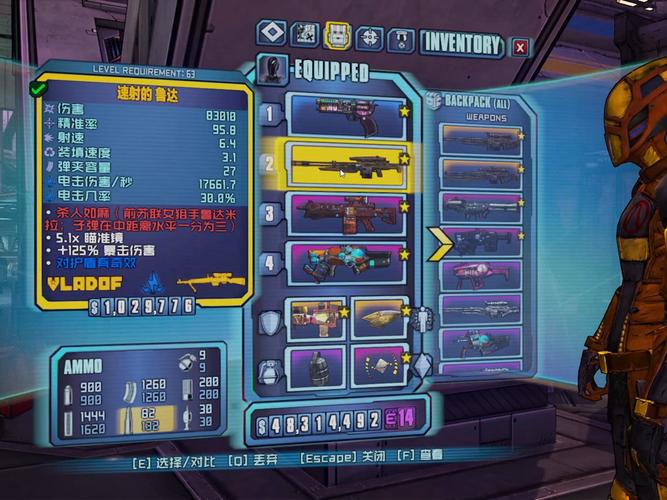Select the equipped shield item slot
Viewport: 667px width, 500px height.
pyautogui.click(x=315, y=318)
